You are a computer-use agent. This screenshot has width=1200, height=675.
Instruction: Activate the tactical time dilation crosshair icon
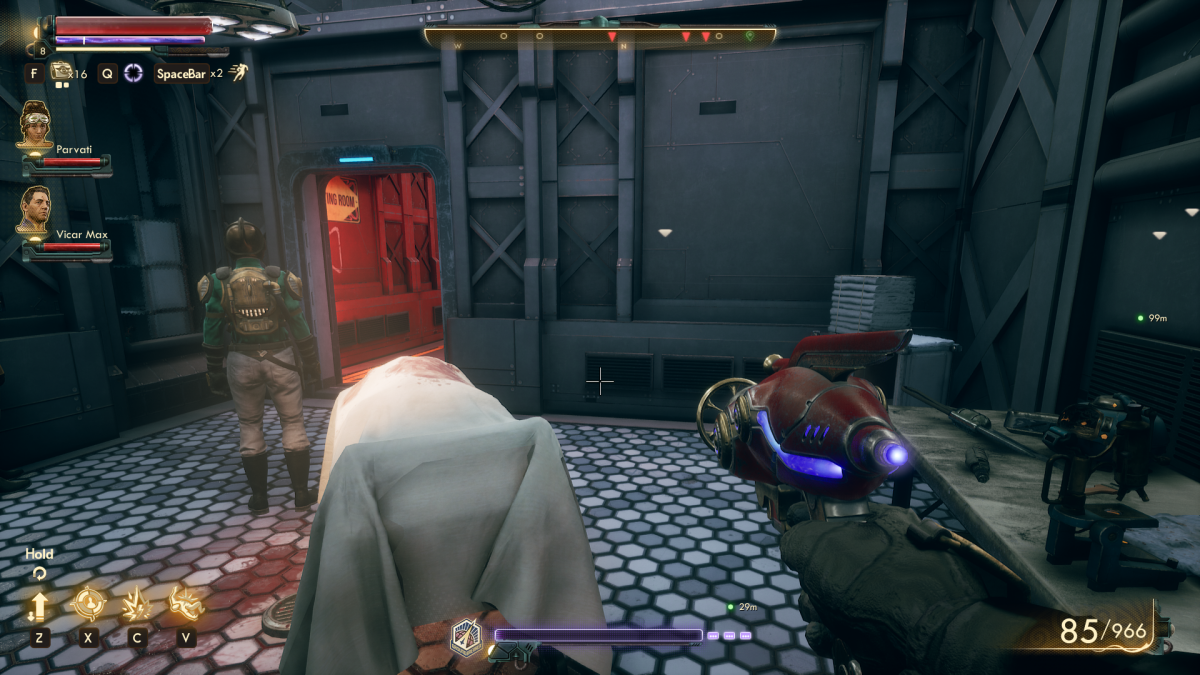coord(133,73)
